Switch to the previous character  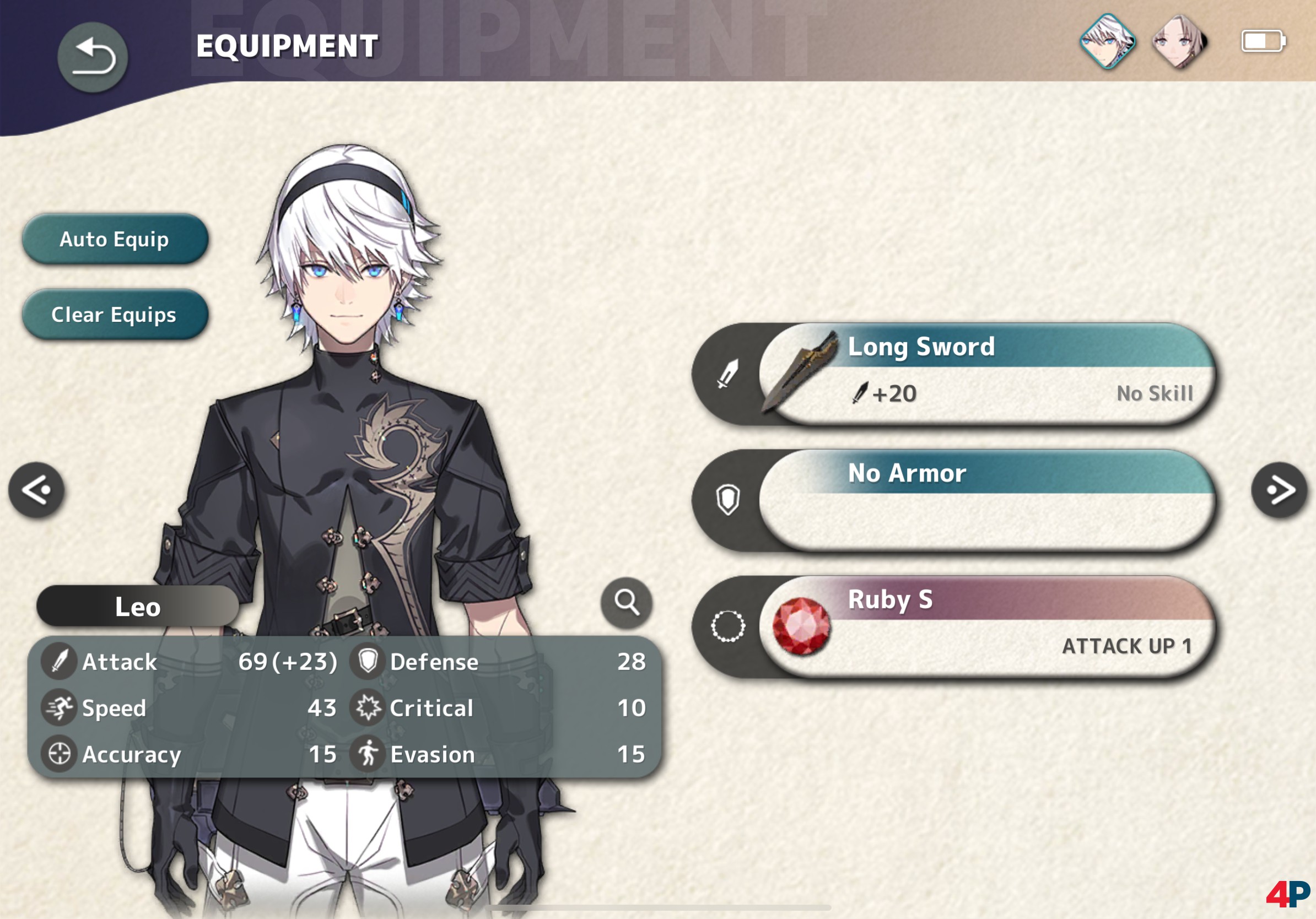[x=37, y=490]
